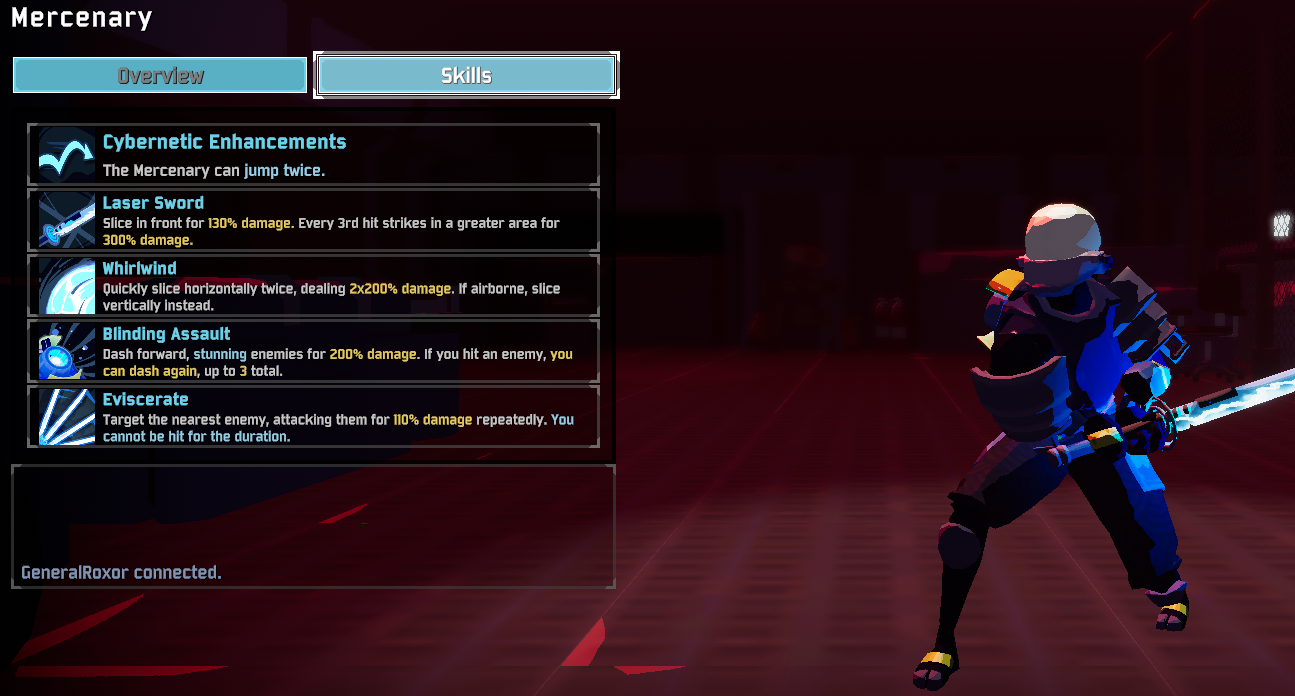Click the Laser Sword skill icon
This screenshot has height=696, width=1295.
pos(67,221)
